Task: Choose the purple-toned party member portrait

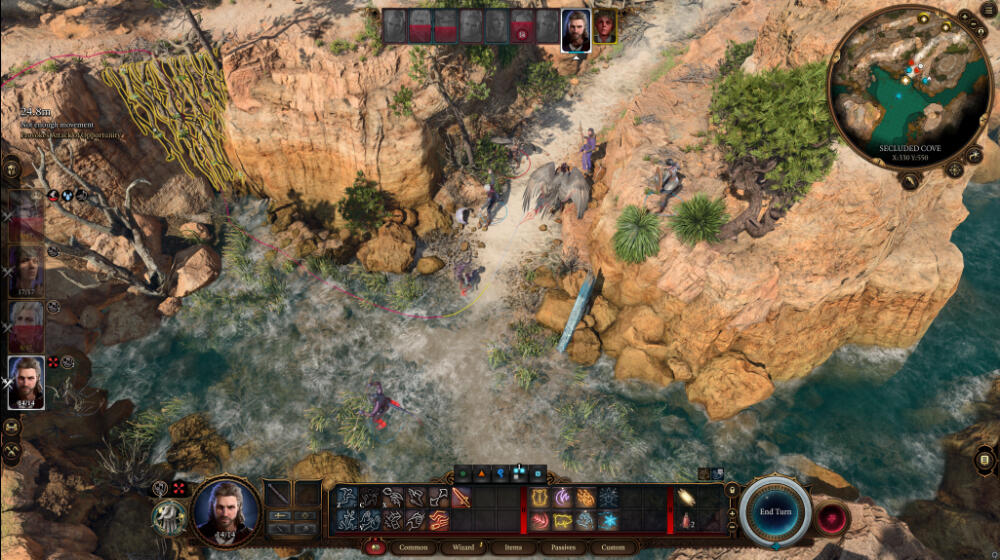Action: click(26, 268)
